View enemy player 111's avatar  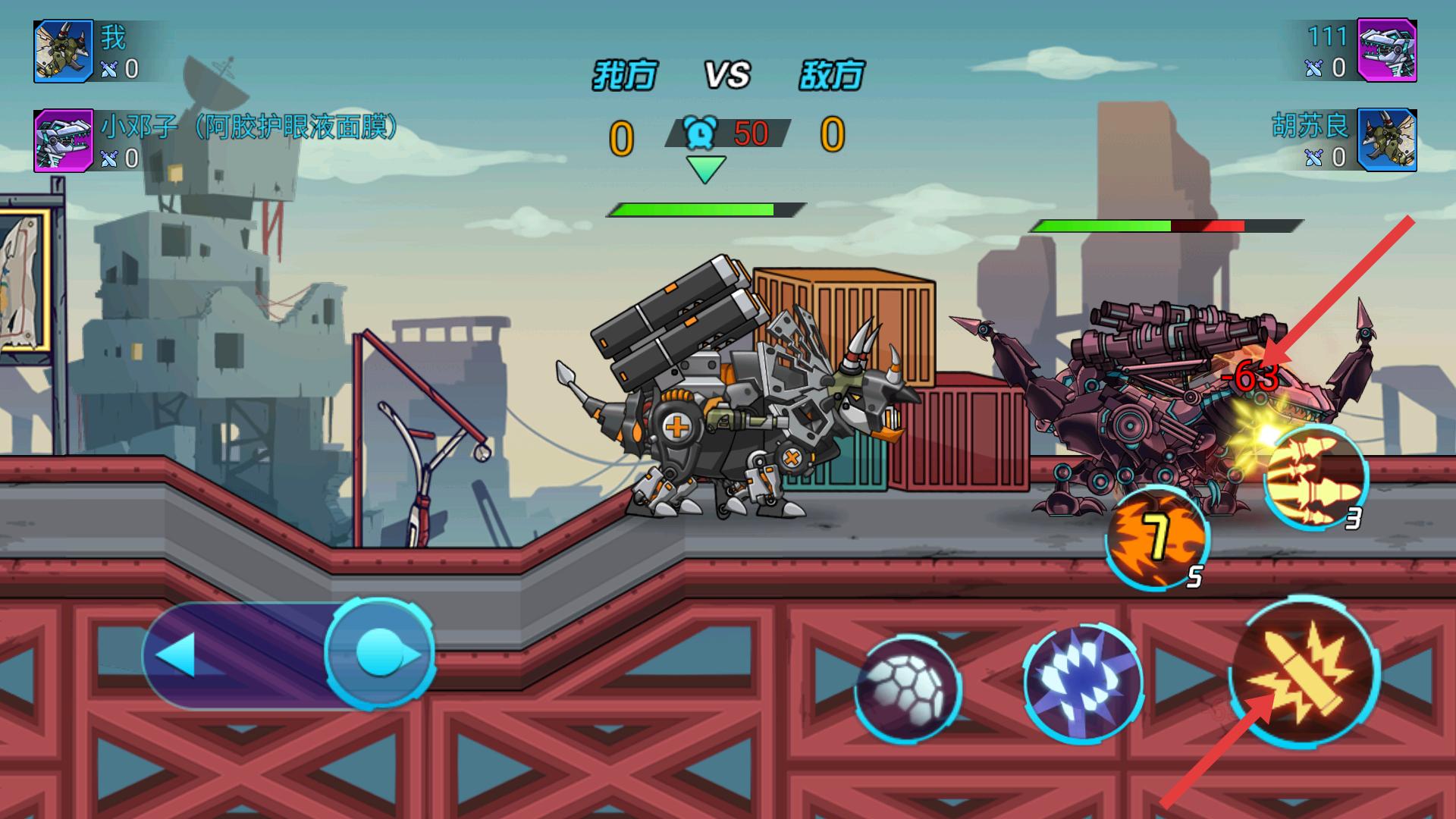click(1386, 51)
